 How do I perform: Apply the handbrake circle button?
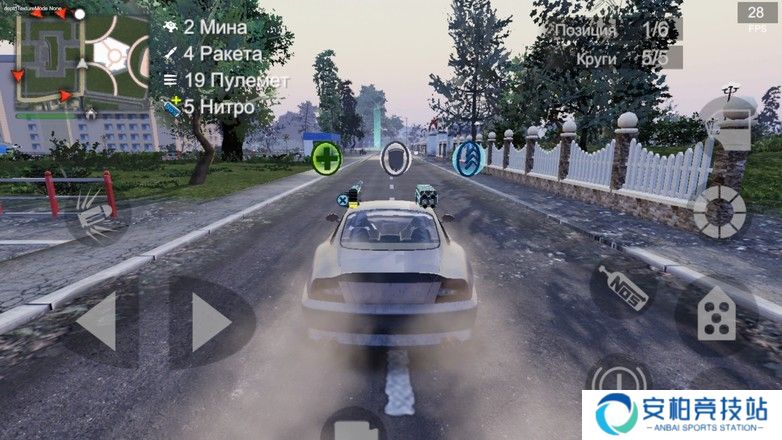[x=616, y=379]
